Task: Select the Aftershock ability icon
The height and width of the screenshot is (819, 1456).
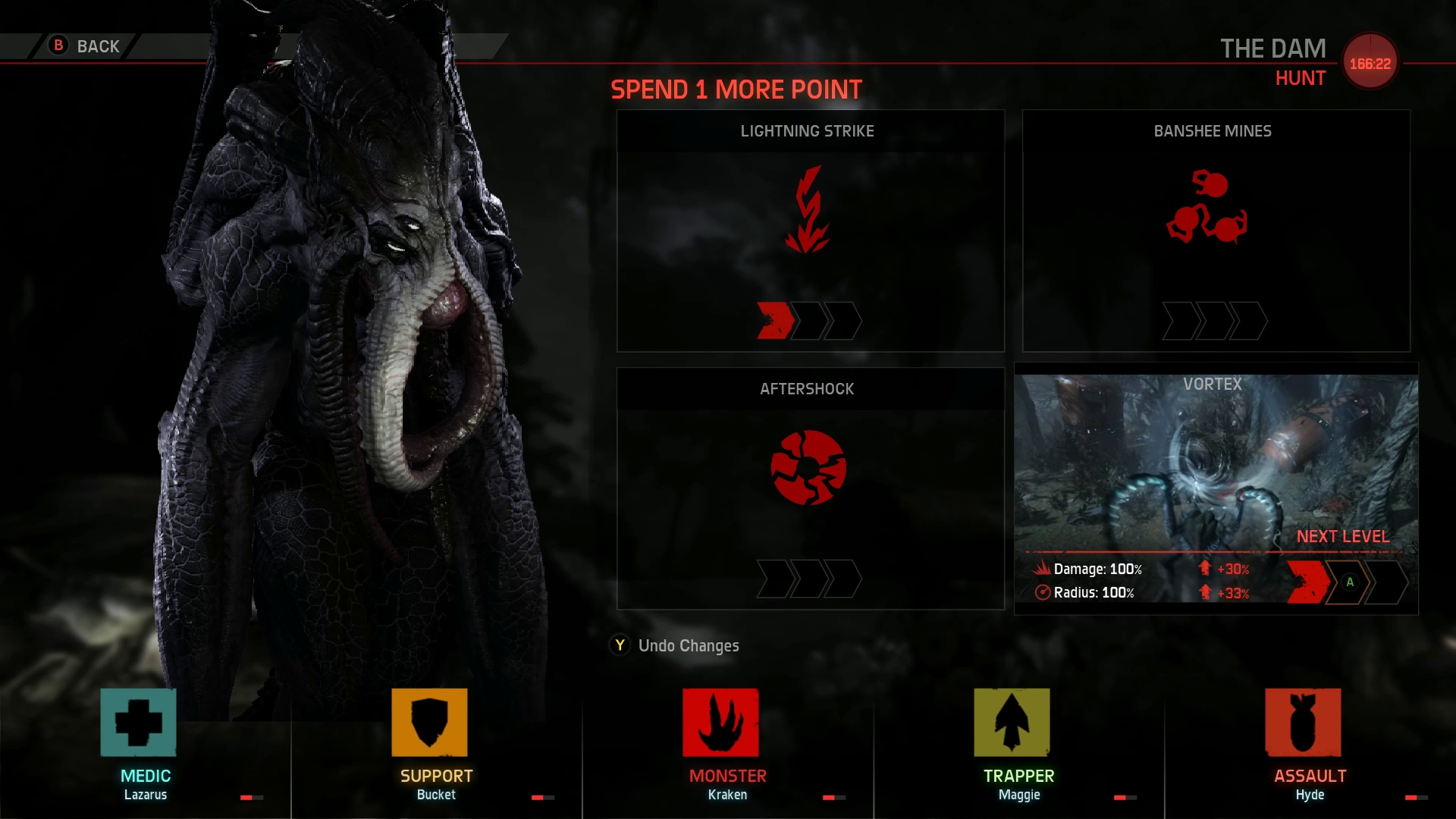Action: (807, 468)
